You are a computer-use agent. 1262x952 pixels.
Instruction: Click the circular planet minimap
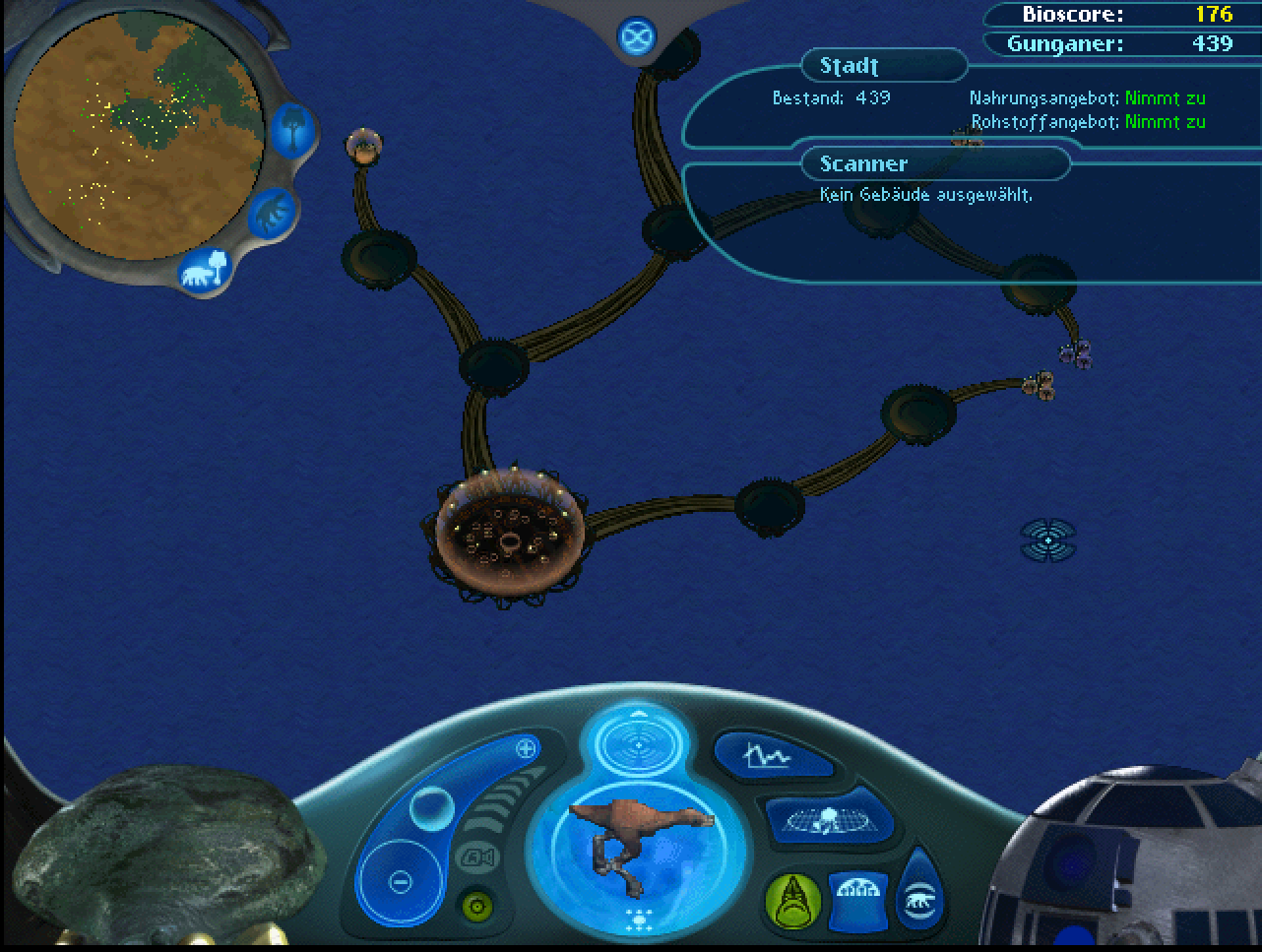pos(138,132)
